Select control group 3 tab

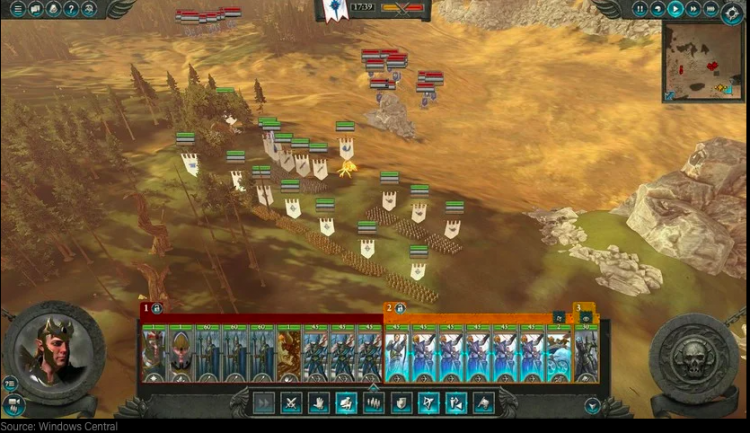[x=578, y=309]
